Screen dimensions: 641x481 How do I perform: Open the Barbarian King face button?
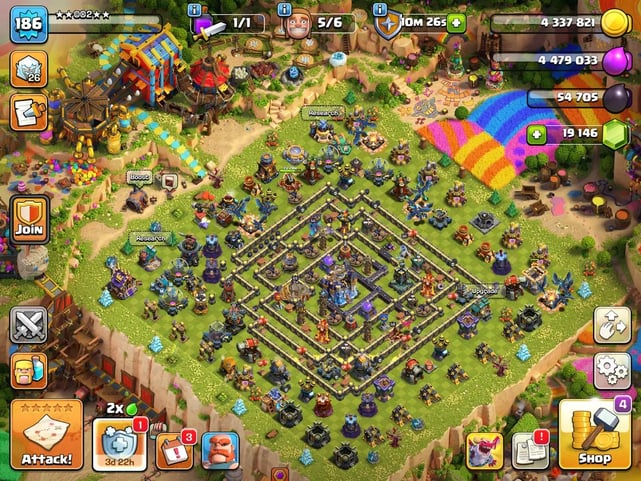point(221,450)
